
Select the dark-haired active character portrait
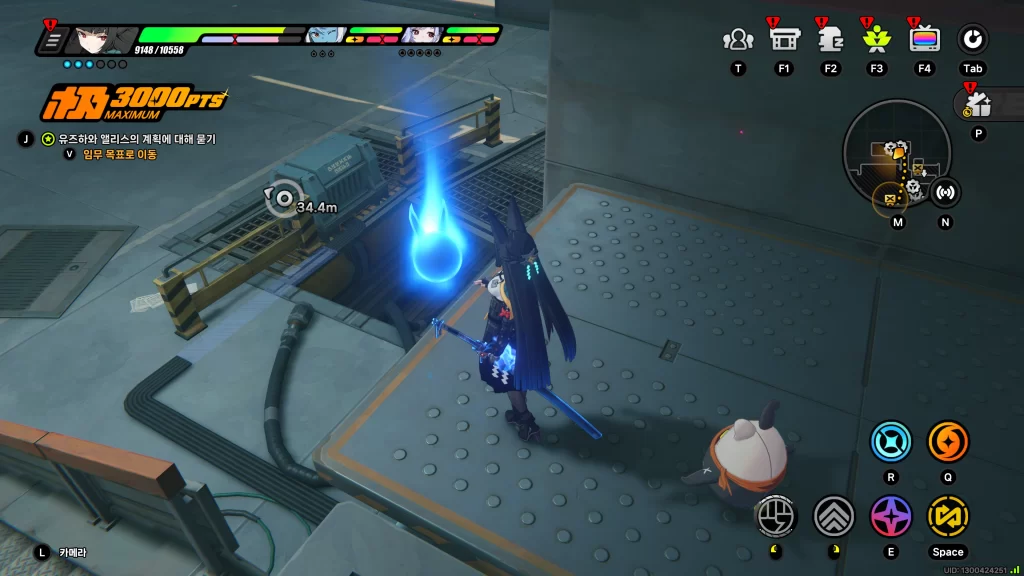[98, 39]
